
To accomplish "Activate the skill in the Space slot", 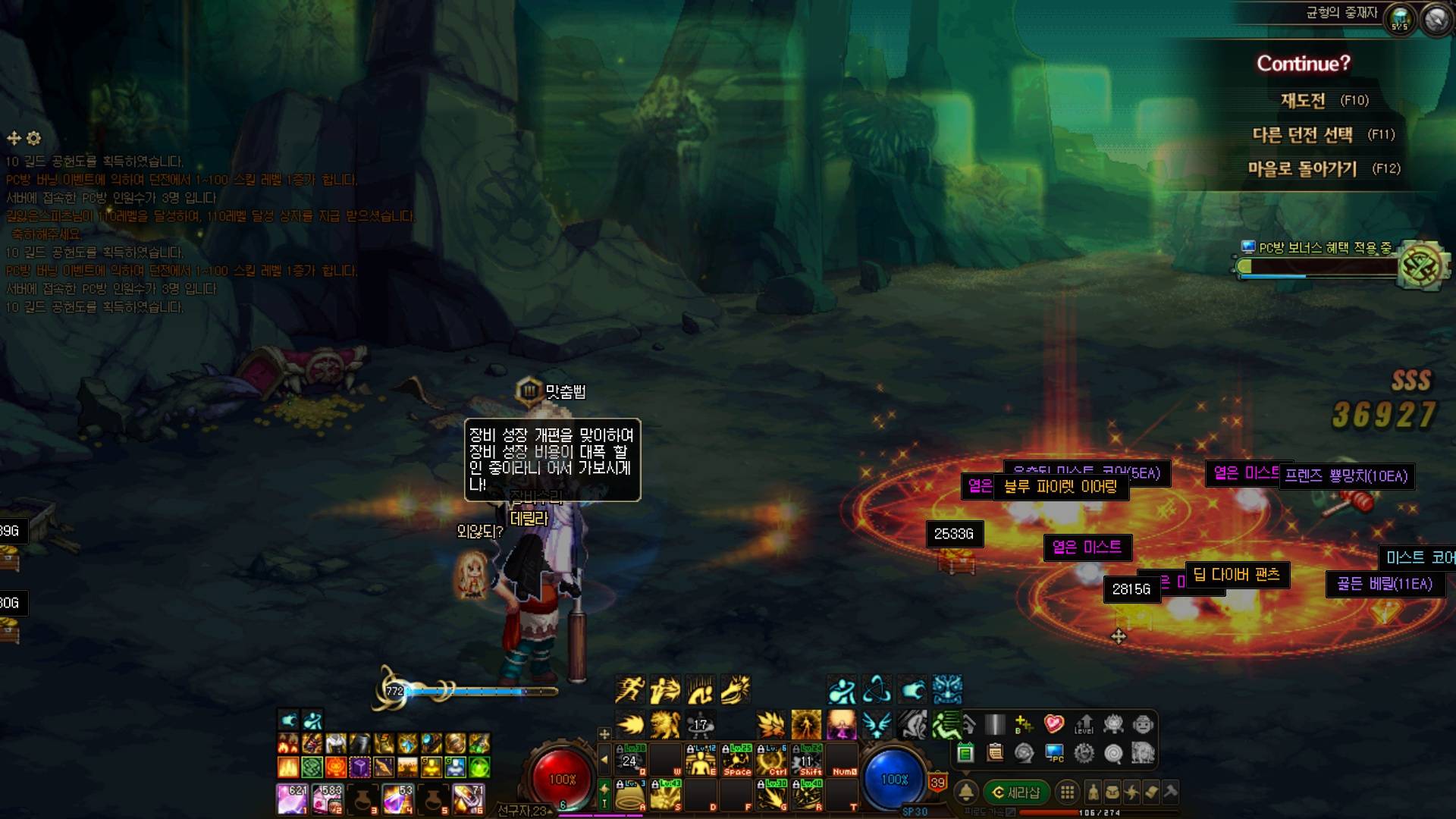I will (x=736, y=759).
